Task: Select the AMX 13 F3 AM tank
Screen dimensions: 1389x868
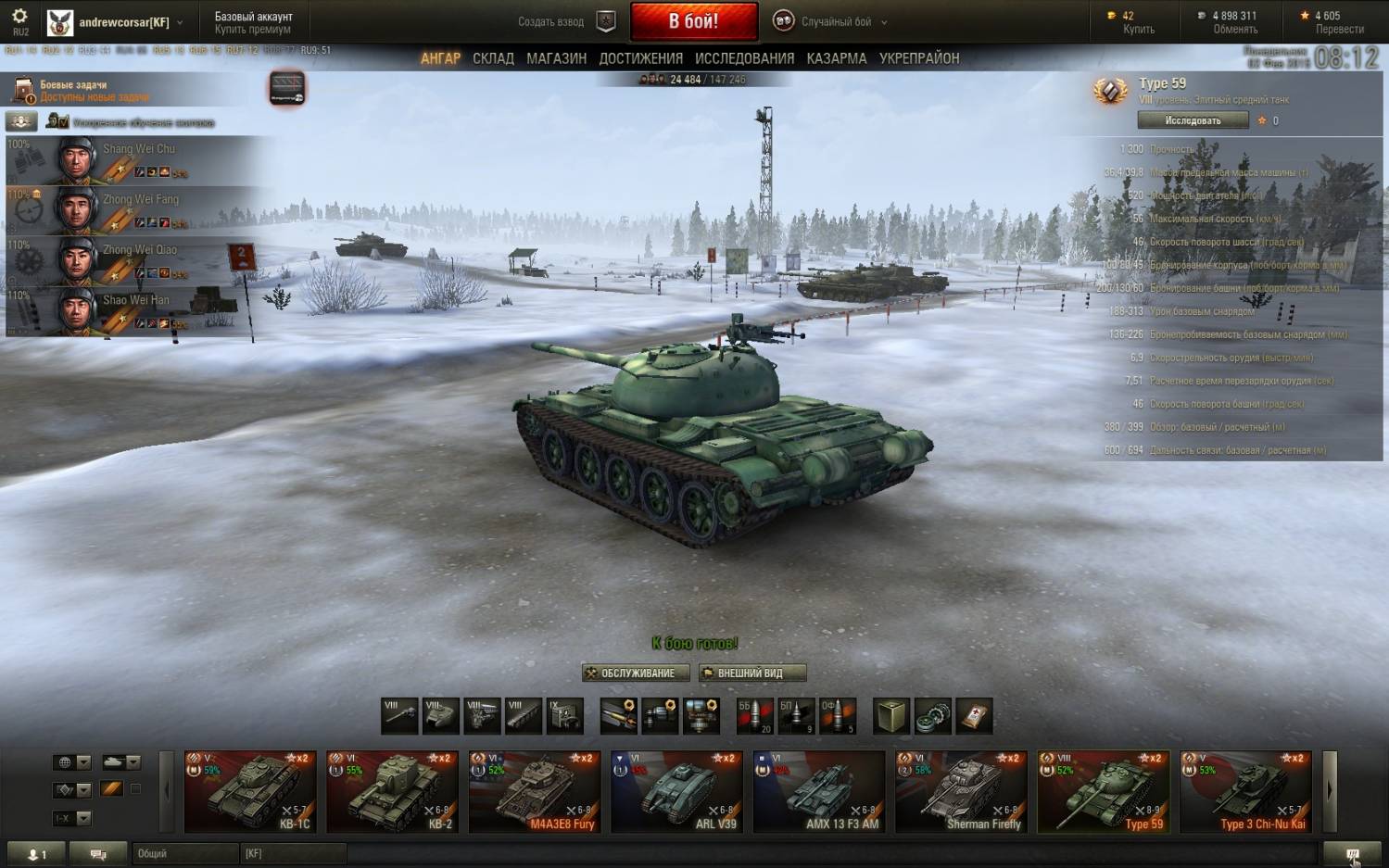Action: pyautogui.click(x=819, y=791)
